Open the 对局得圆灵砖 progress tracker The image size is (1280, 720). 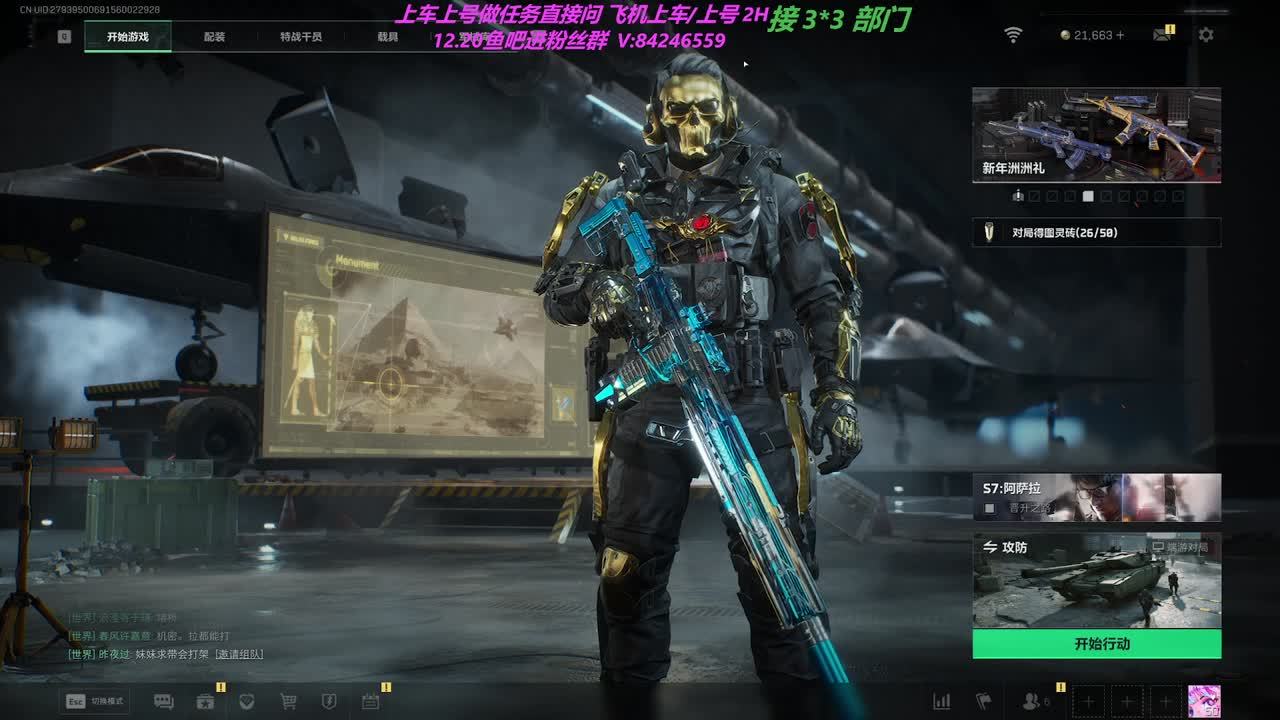(x=1096, y=233)
